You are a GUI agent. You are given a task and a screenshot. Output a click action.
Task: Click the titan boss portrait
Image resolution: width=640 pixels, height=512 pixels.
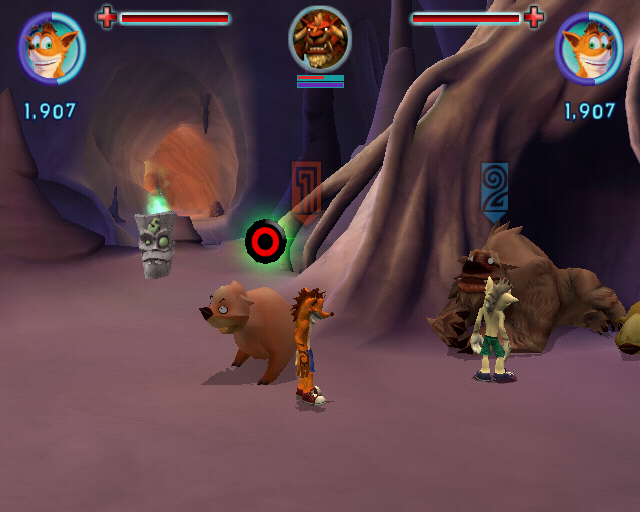click(320, 39)
